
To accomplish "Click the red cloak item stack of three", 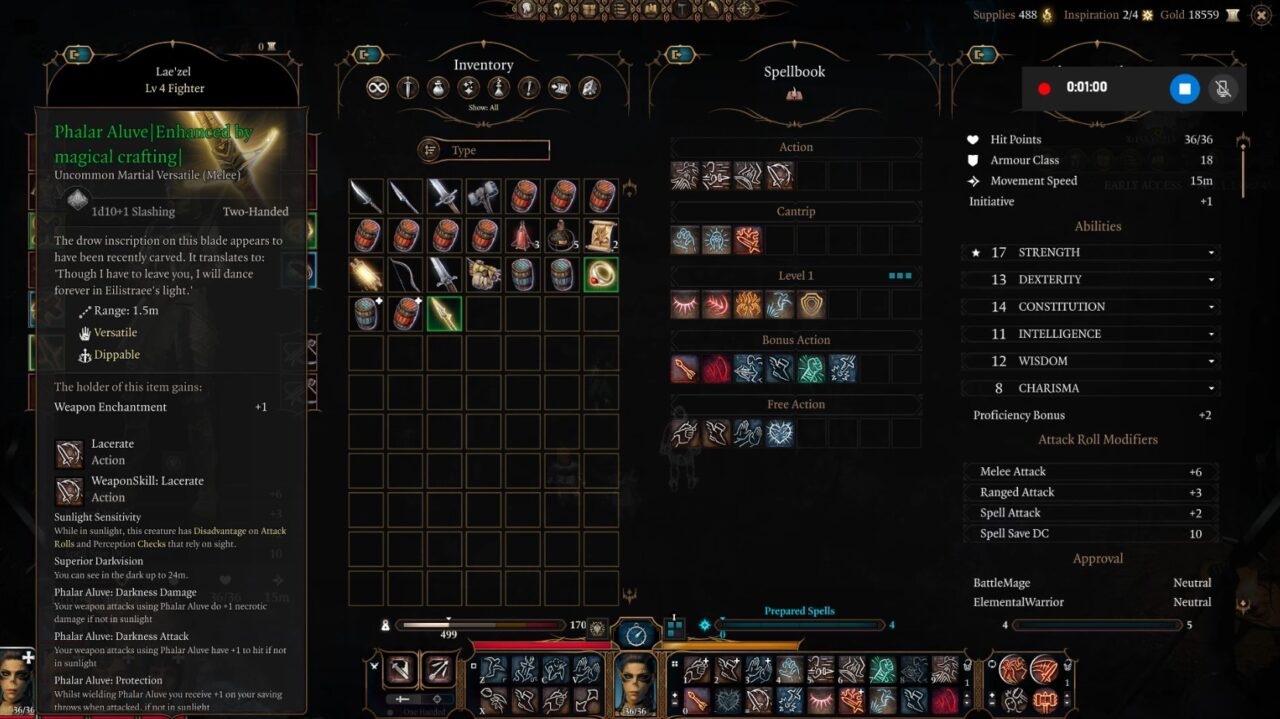I will (x=522, y=235).
